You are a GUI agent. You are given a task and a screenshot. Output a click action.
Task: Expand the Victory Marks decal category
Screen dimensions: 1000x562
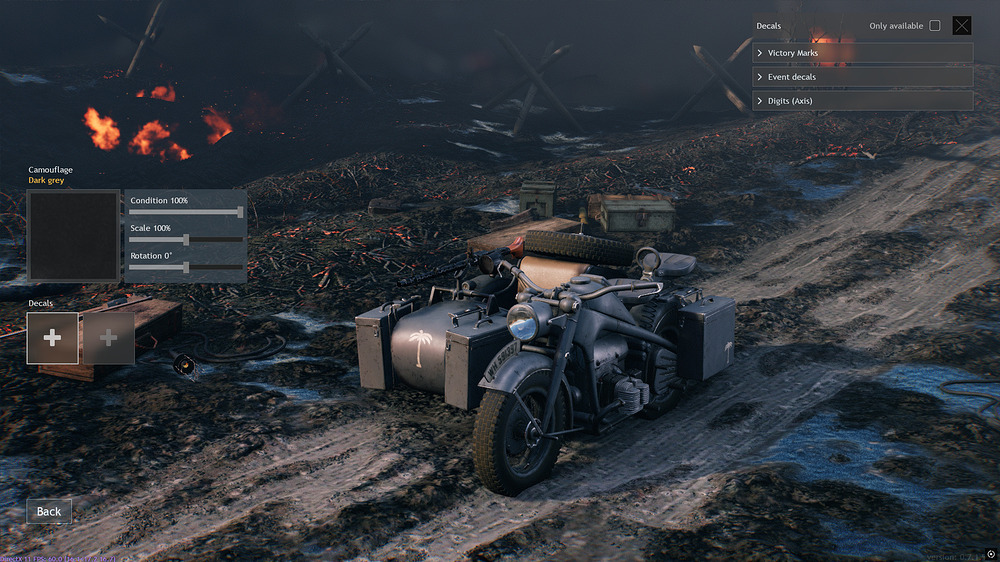point(862,53)
